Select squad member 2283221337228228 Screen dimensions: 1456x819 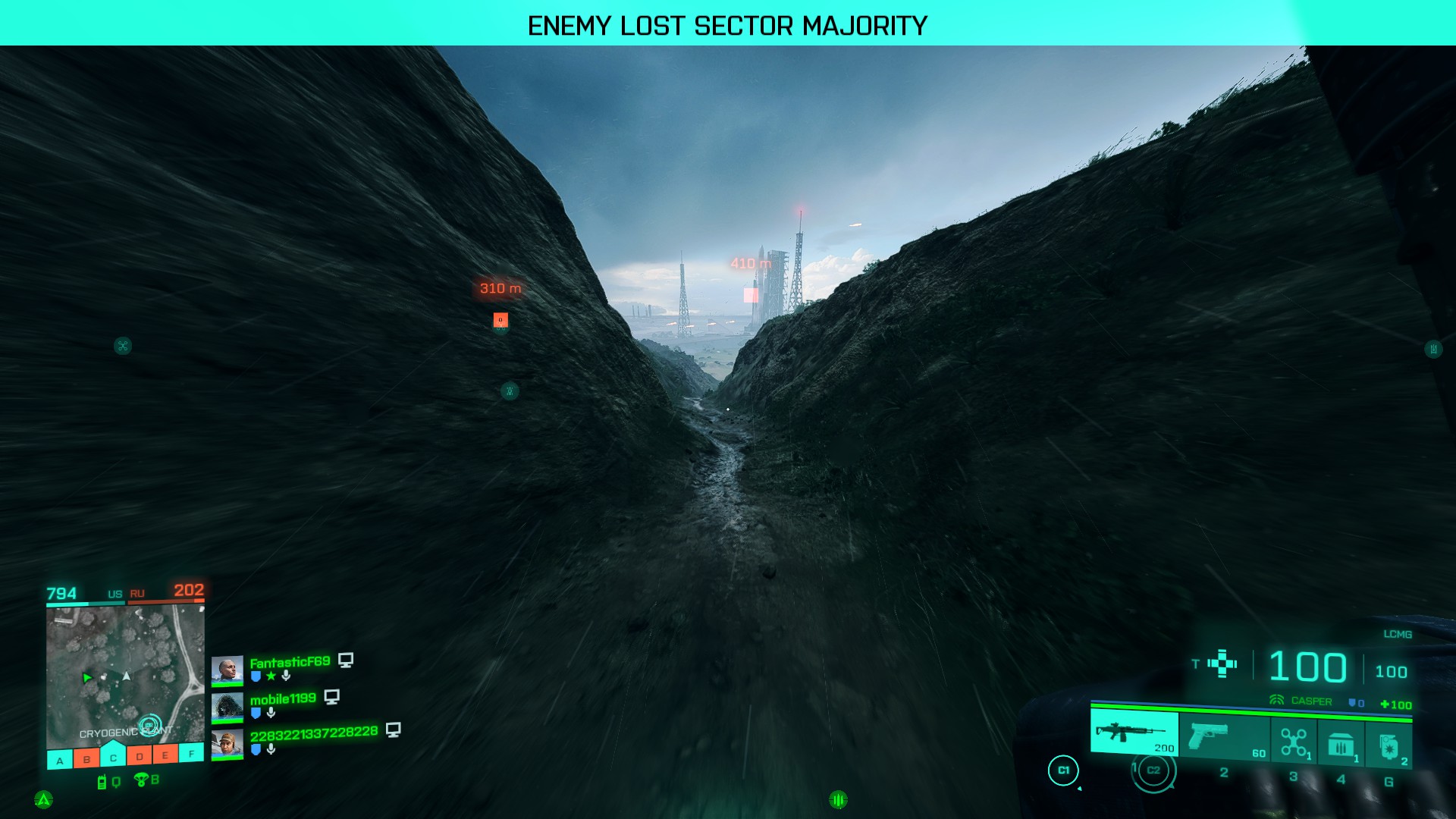(313, 733)
